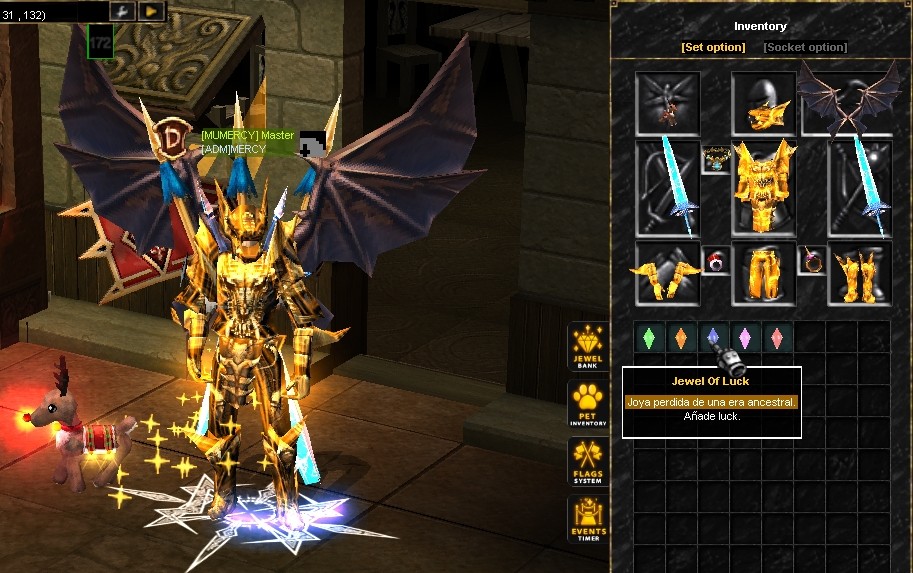
Task: Select the equipped pendant necklace slot
Action: coord(715,158)
